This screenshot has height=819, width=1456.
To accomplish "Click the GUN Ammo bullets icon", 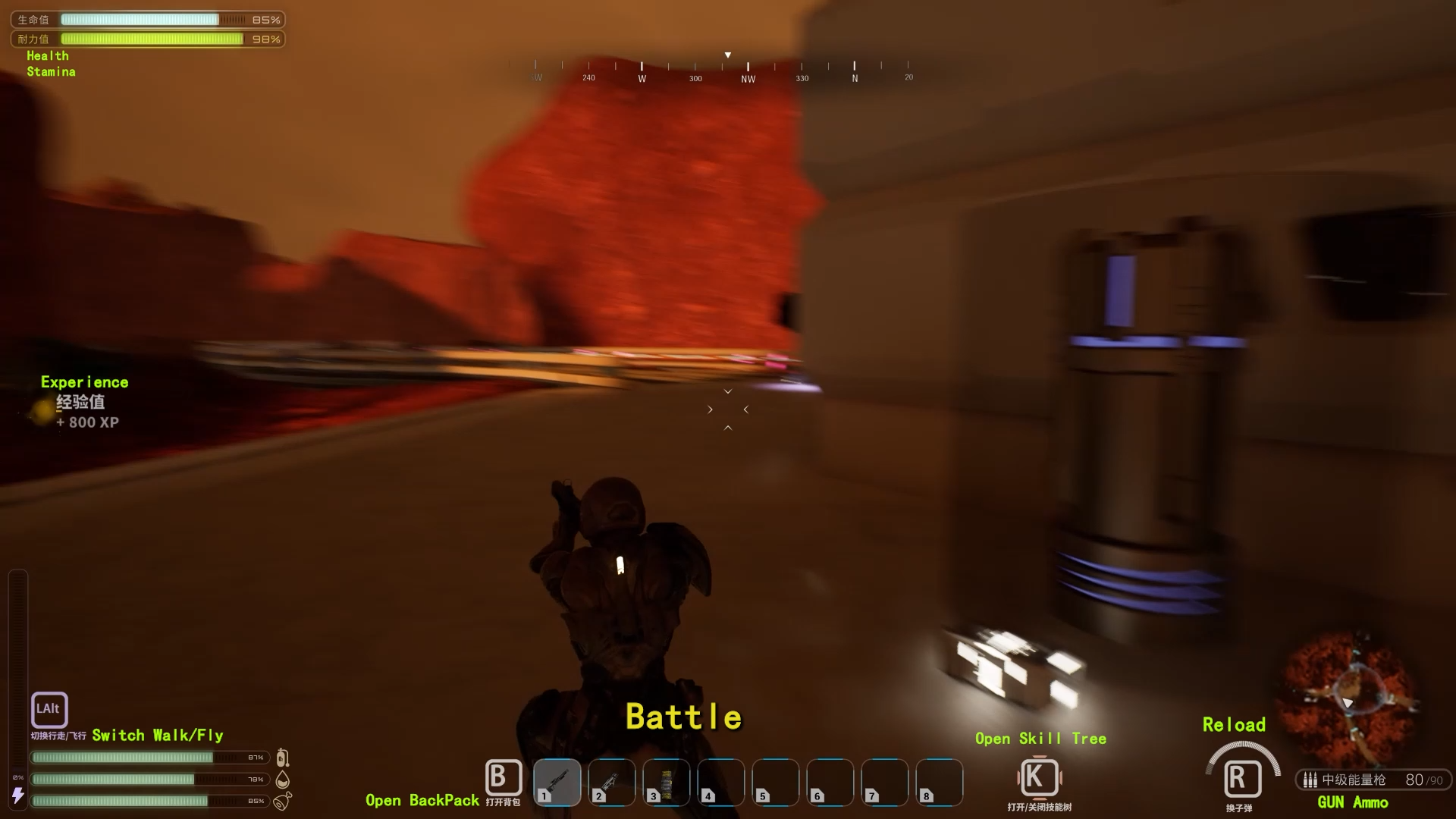I will [1311, 780].
